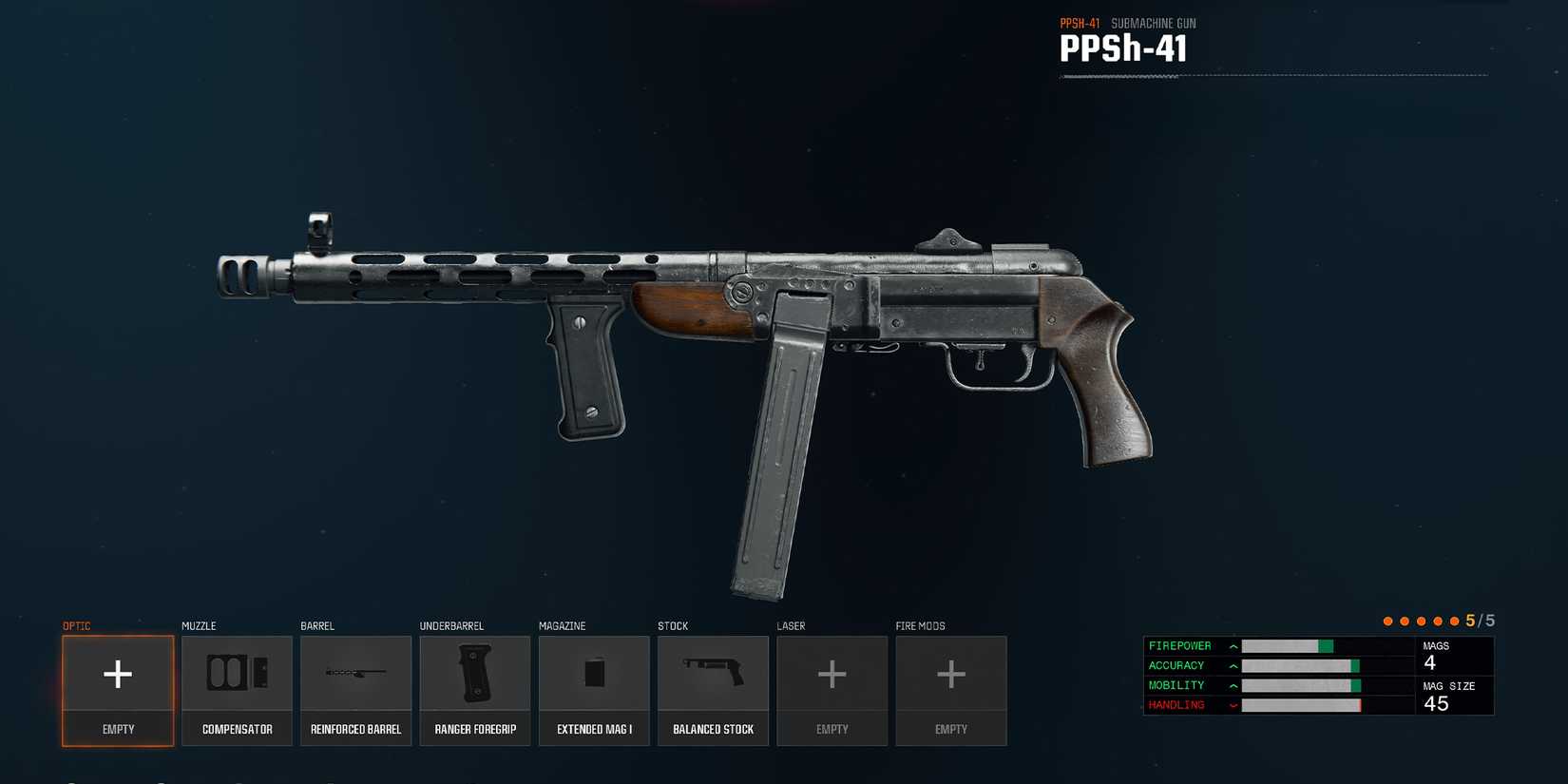
Task: Select the Ranger Foregrip underbarrel
Action: pos(475,689)
